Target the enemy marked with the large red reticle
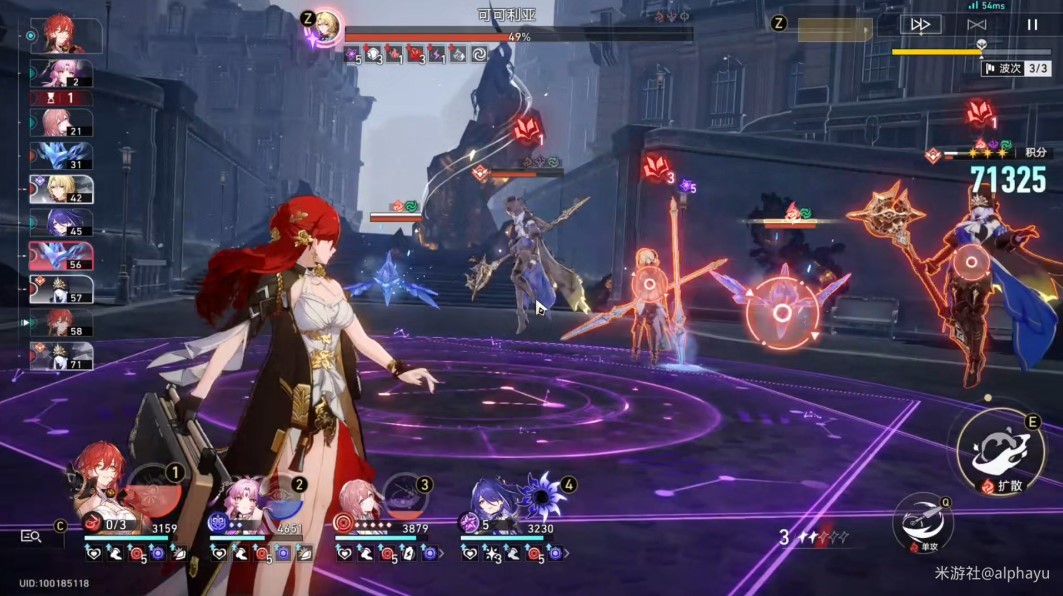 tap(782, 313)
